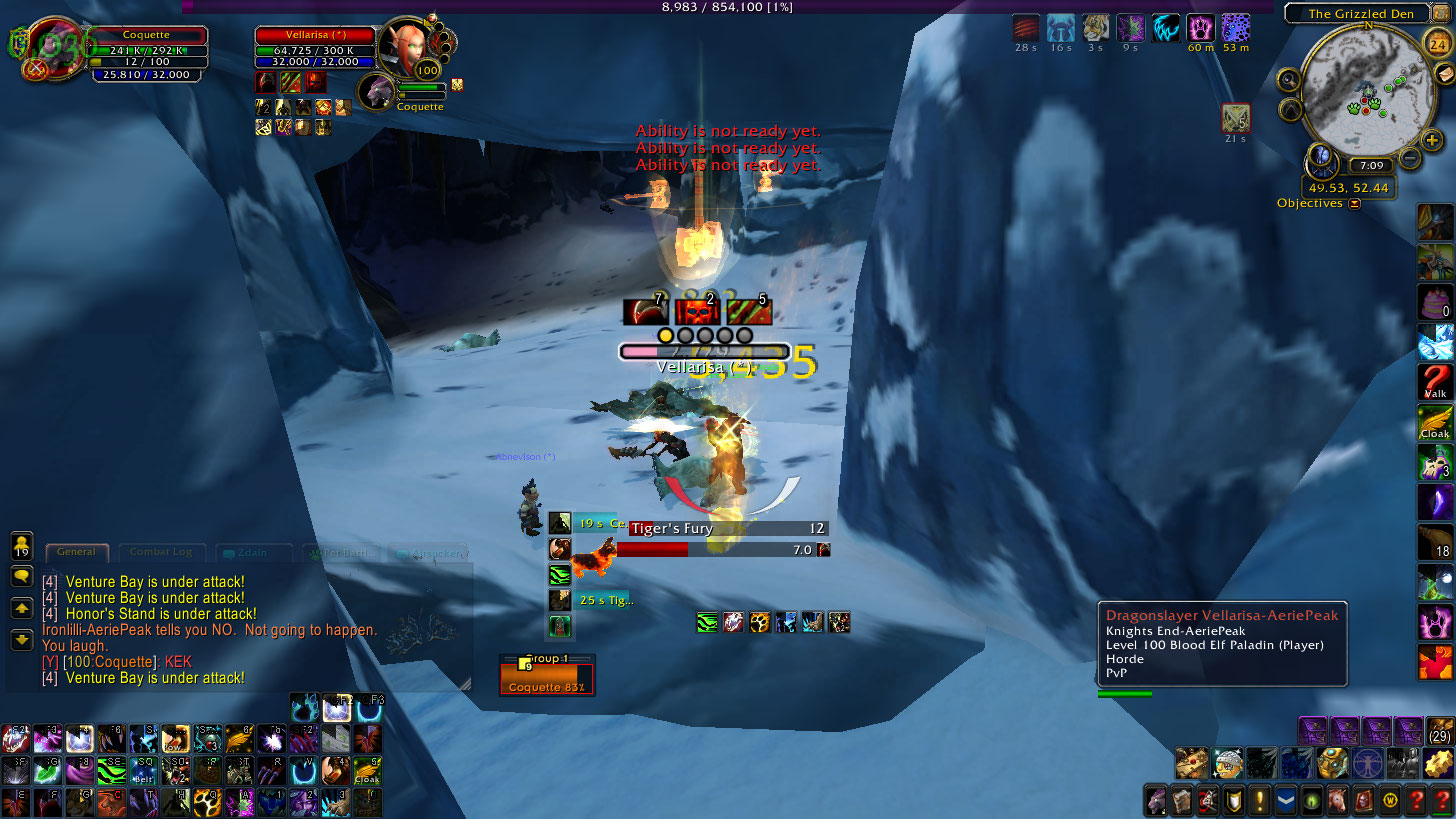1456x819 pixels.
Task: Zoom out on the minimap
Action: click(1410, 157)
